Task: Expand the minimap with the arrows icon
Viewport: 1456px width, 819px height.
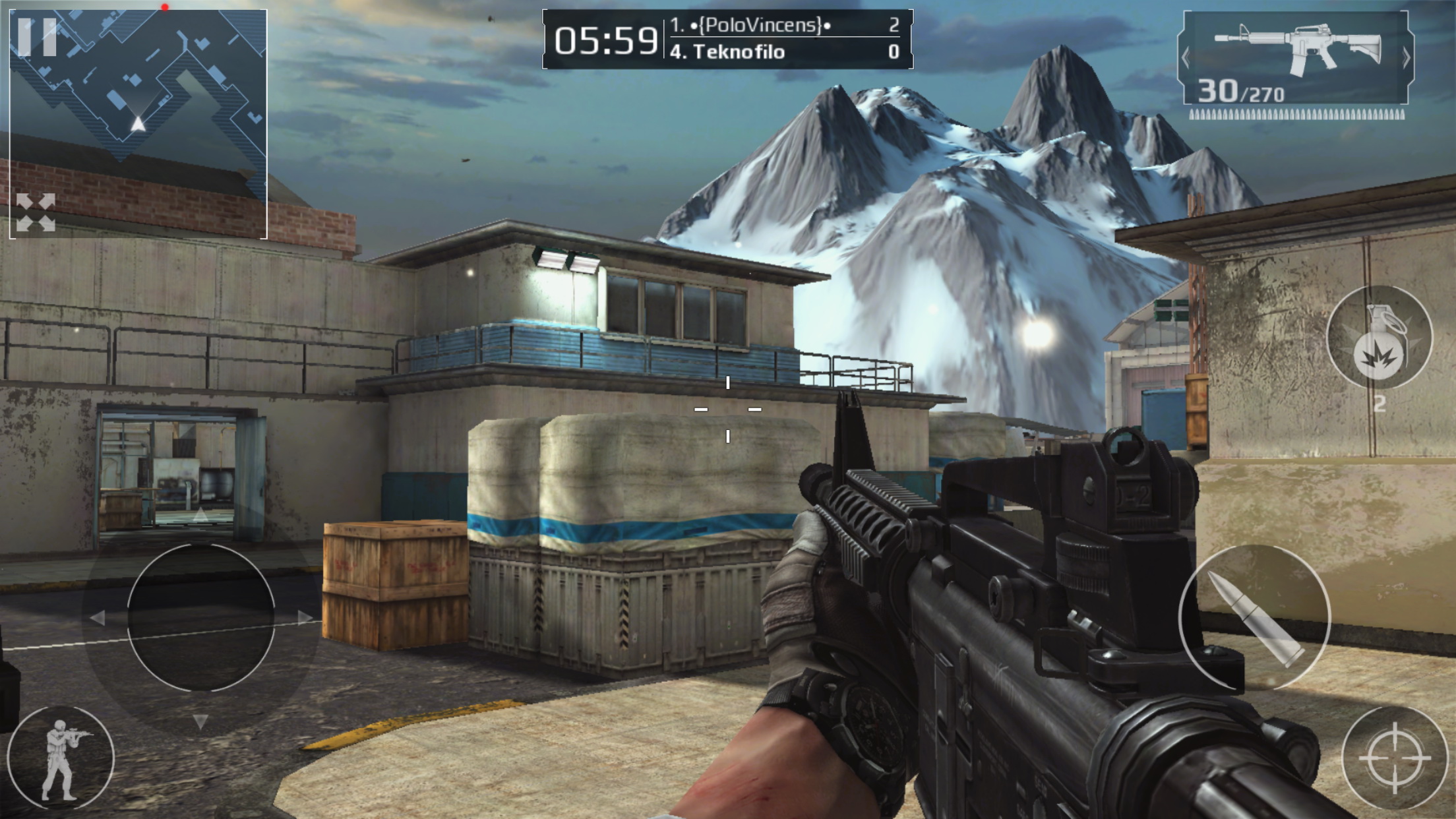Action: point(36,212)
